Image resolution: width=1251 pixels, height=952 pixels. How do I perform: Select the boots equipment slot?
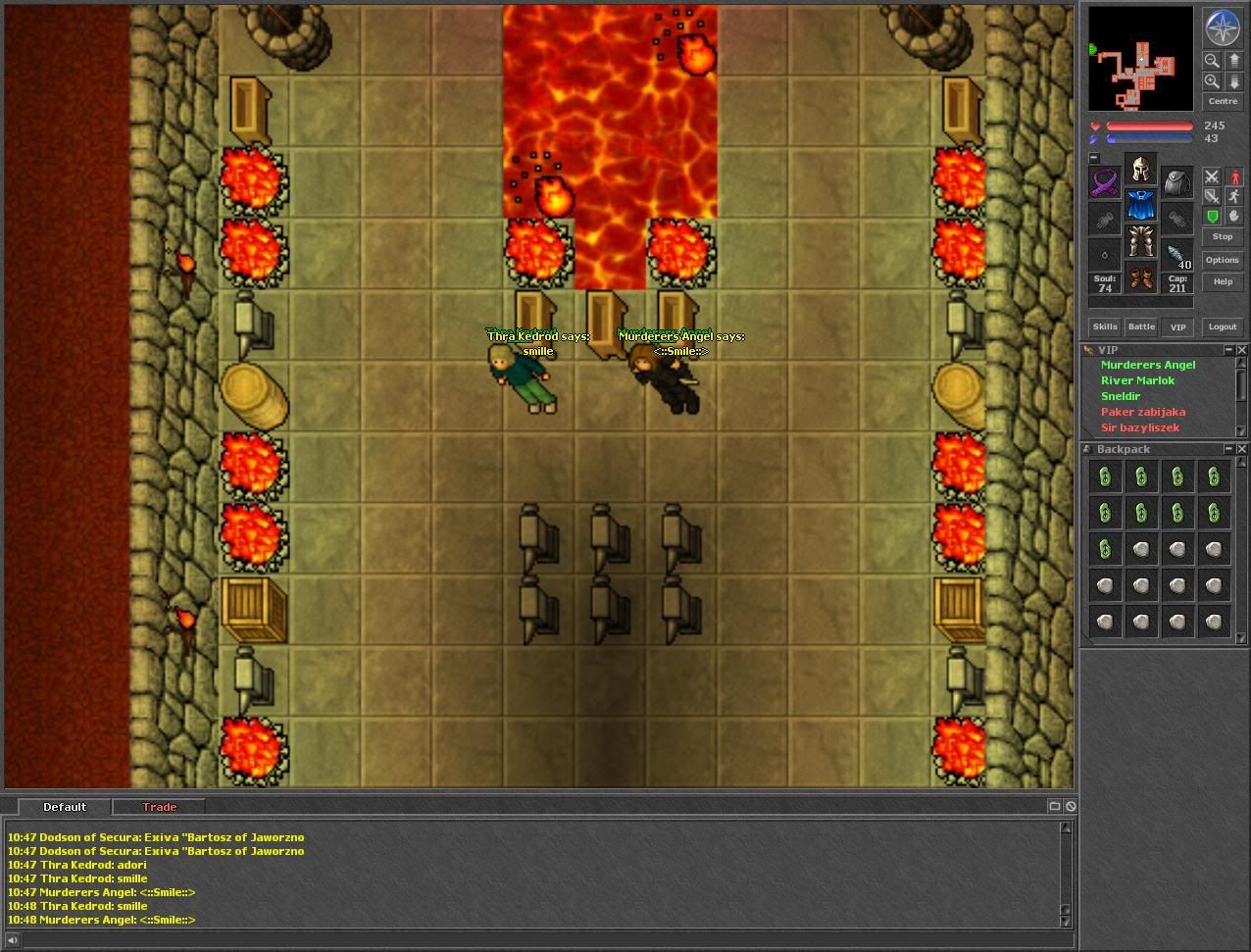[1140, 278]
